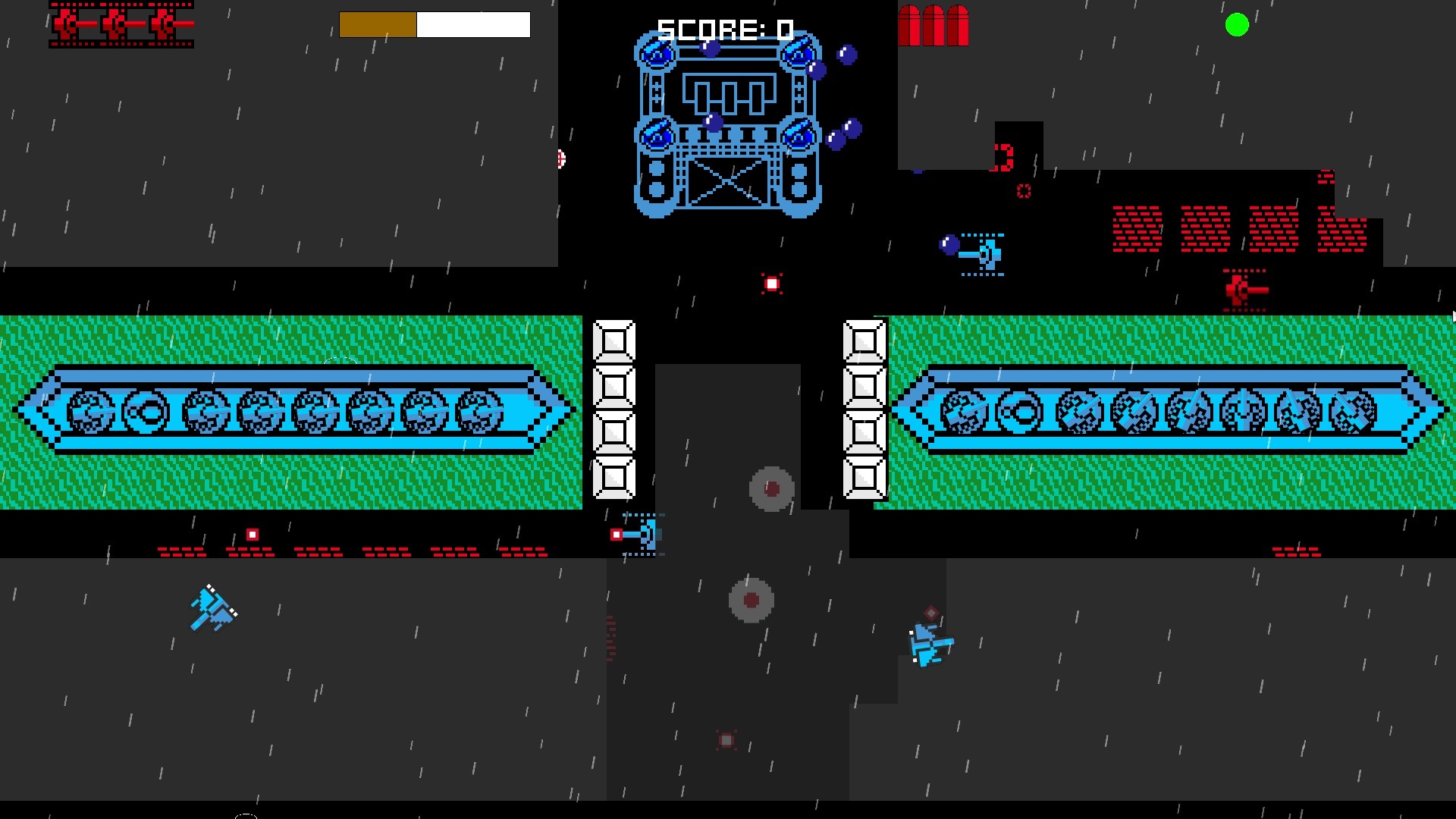Click the brown health bar at the top
Image resolution: width=1456 pixels, height=819 pixels.
pyautogui.click(x=377, y=24)
